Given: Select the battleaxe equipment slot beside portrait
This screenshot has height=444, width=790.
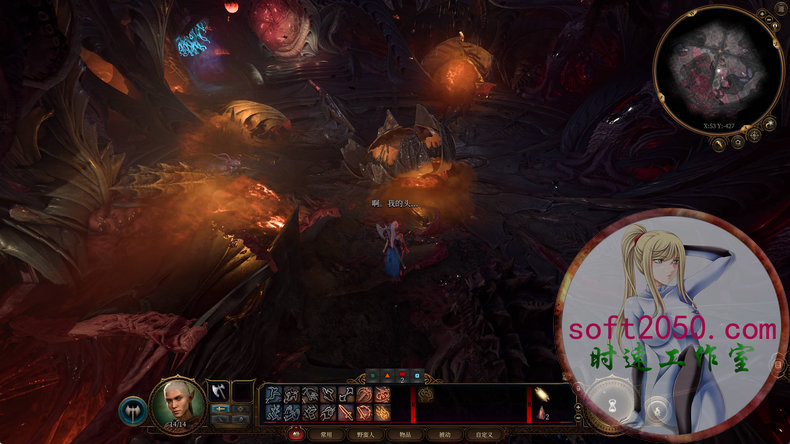Looking at the screenshot, I should click(218, 390).
